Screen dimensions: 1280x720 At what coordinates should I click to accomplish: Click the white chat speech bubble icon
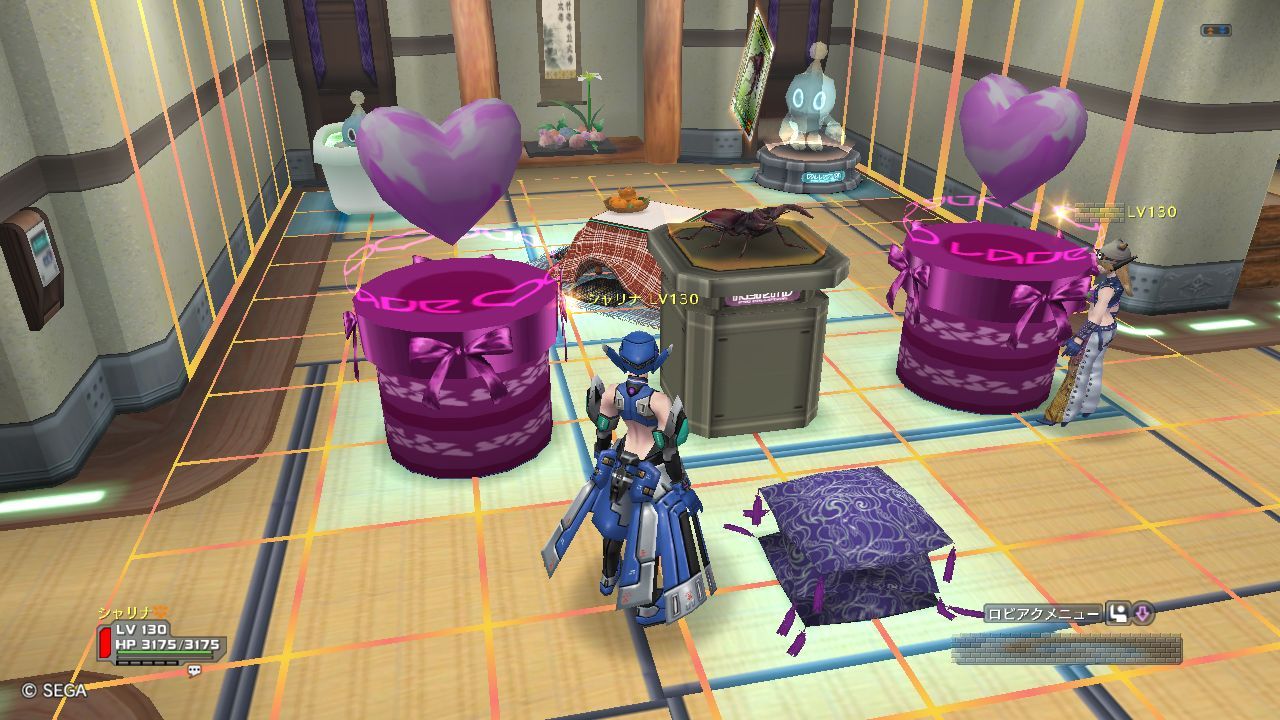(194, 672)
